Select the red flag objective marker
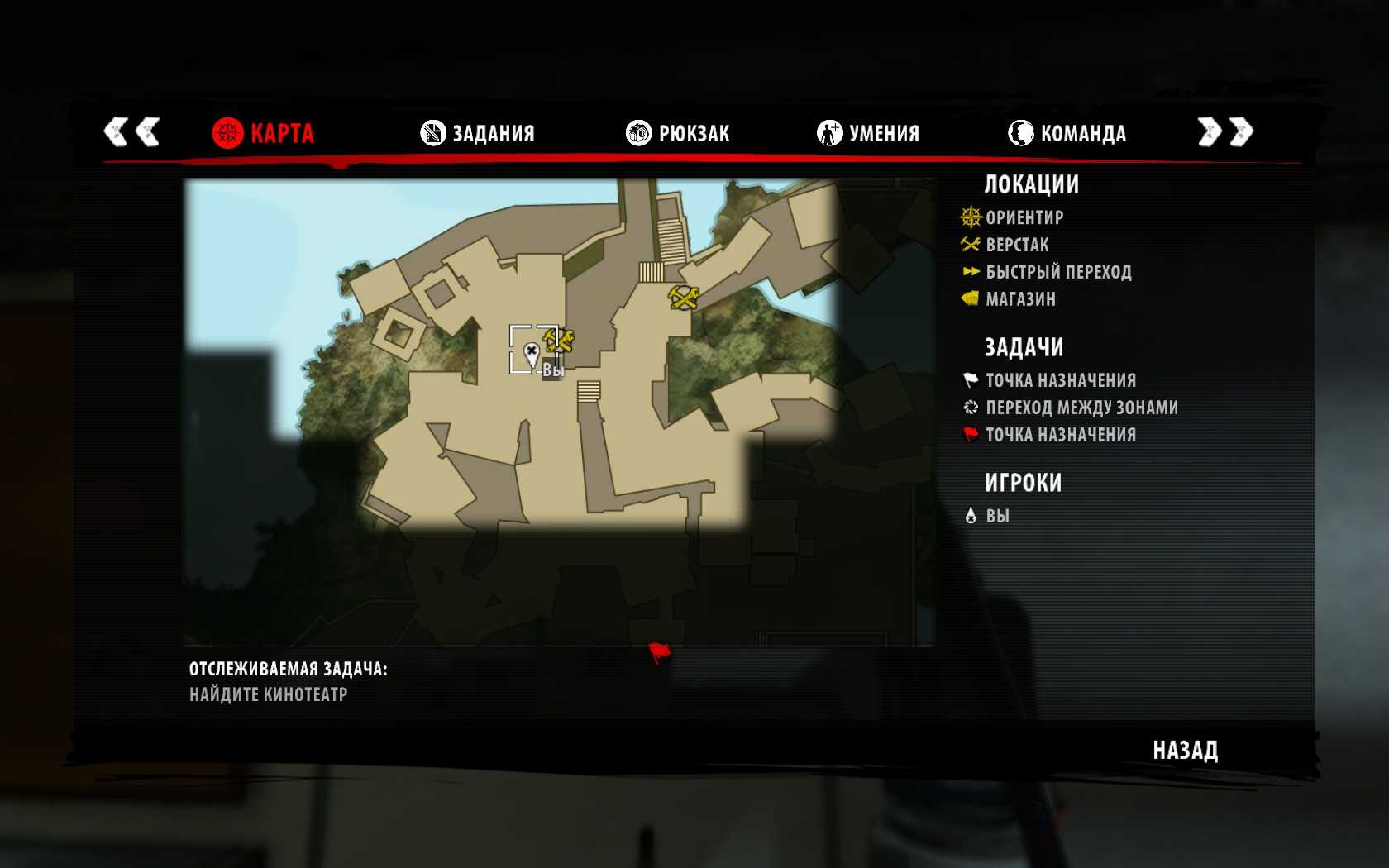The image size is (1389, 868). [659, 654]
